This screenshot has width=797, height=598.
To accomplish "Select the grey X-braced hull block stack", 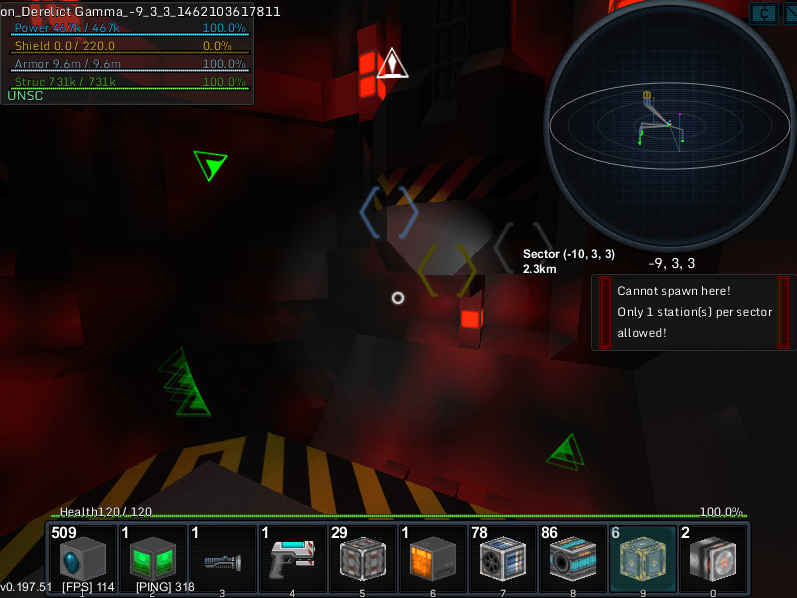I will tap(363, 559).
